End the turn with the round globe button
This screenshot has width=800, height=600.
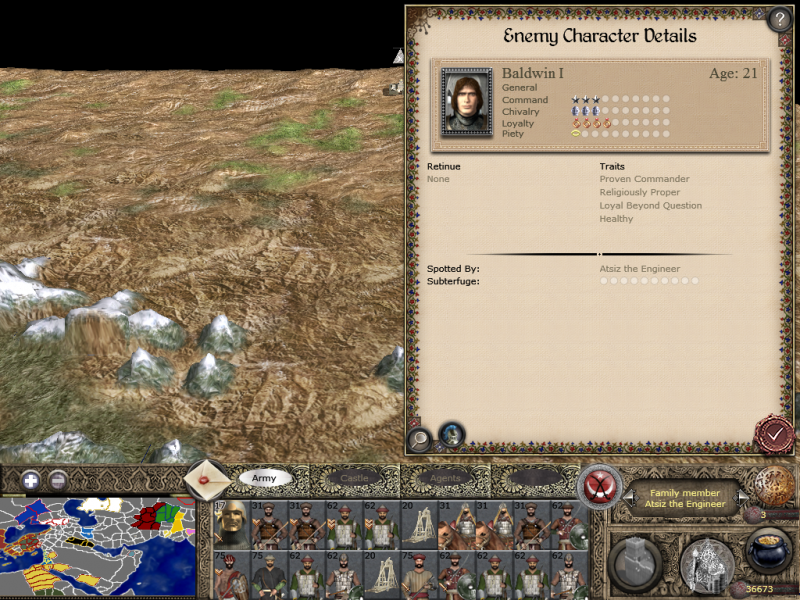pyautogui.click(x=773, y=486)
